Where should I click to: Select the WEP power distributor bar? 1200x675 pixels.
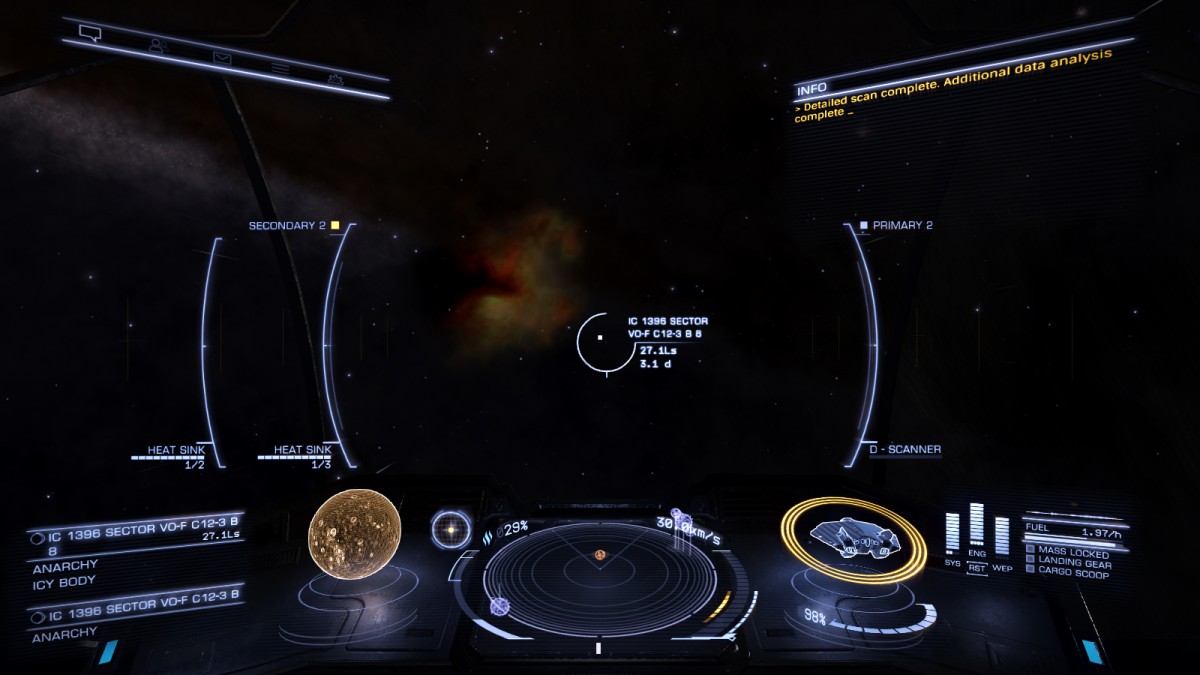pyautogui.click(x=1001, y=536)
